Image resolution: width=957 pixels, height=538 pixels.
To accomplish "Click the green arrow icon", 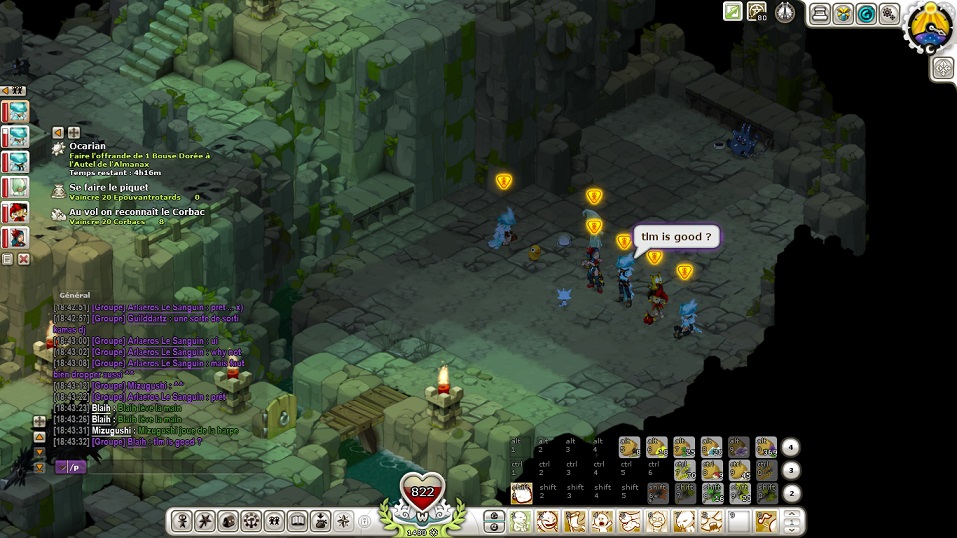I will coord(733,12).
